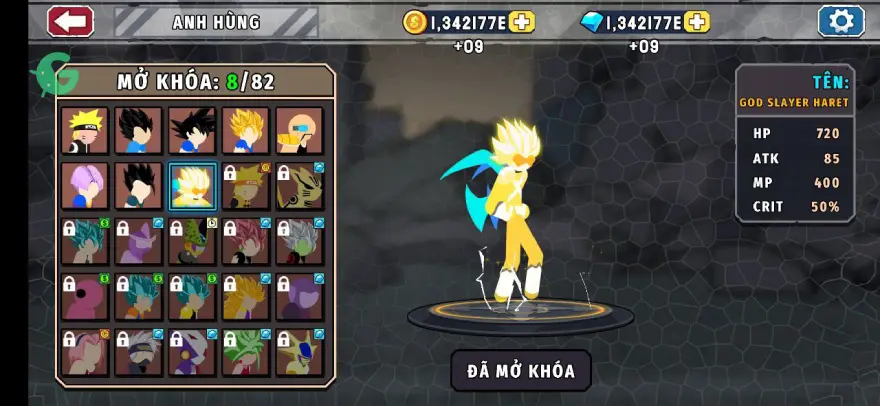Add more gold coins with the plus button
Viewport: 880px width, 406px height.
522,22
